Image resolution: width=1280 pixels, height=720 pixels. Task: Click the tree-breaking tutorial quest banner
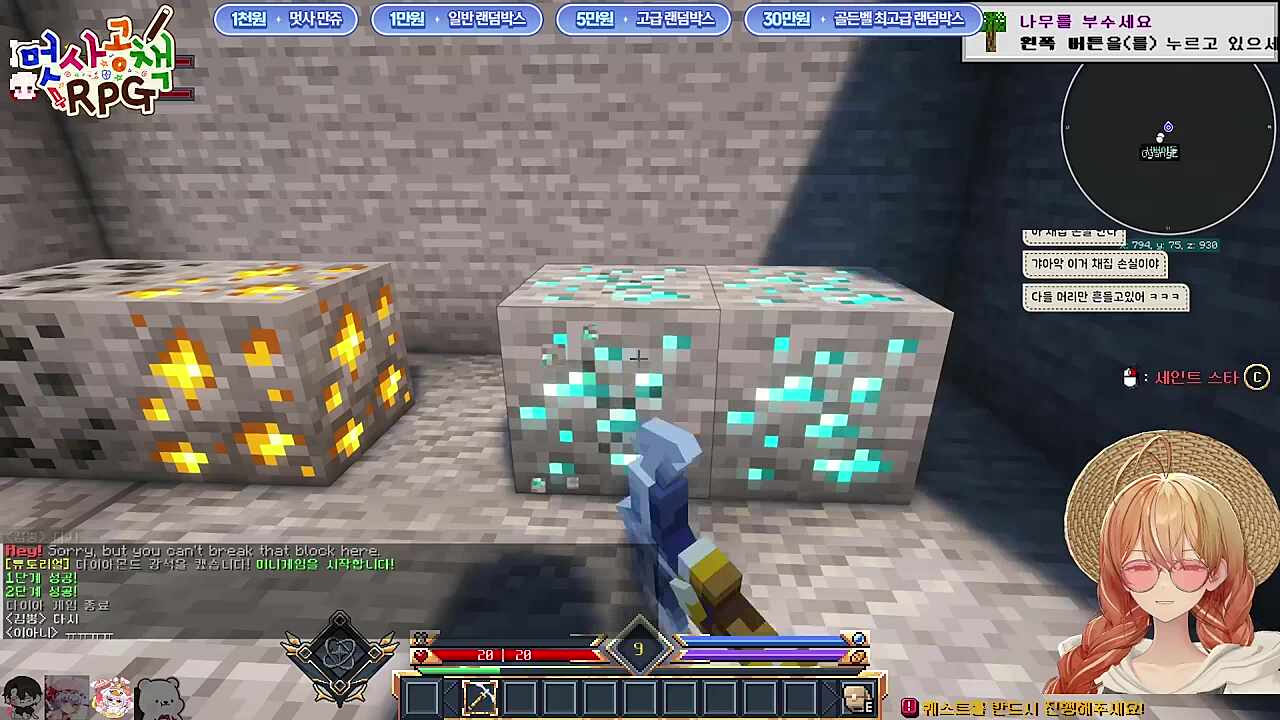tap(1122, 33)
